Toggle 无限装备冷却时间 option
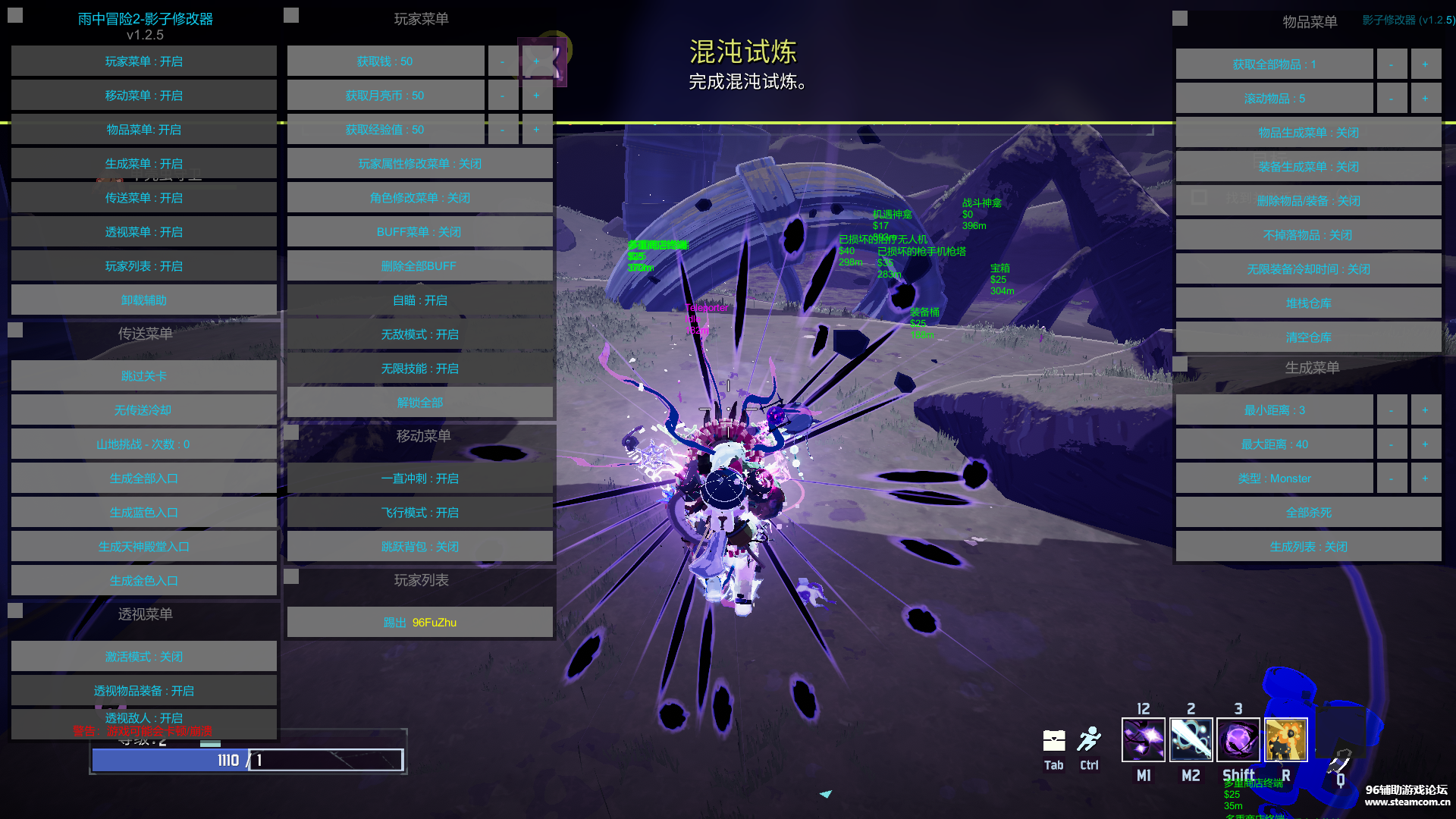The width and height of the screenshot is (1456, 819). tap(1308, 269)
